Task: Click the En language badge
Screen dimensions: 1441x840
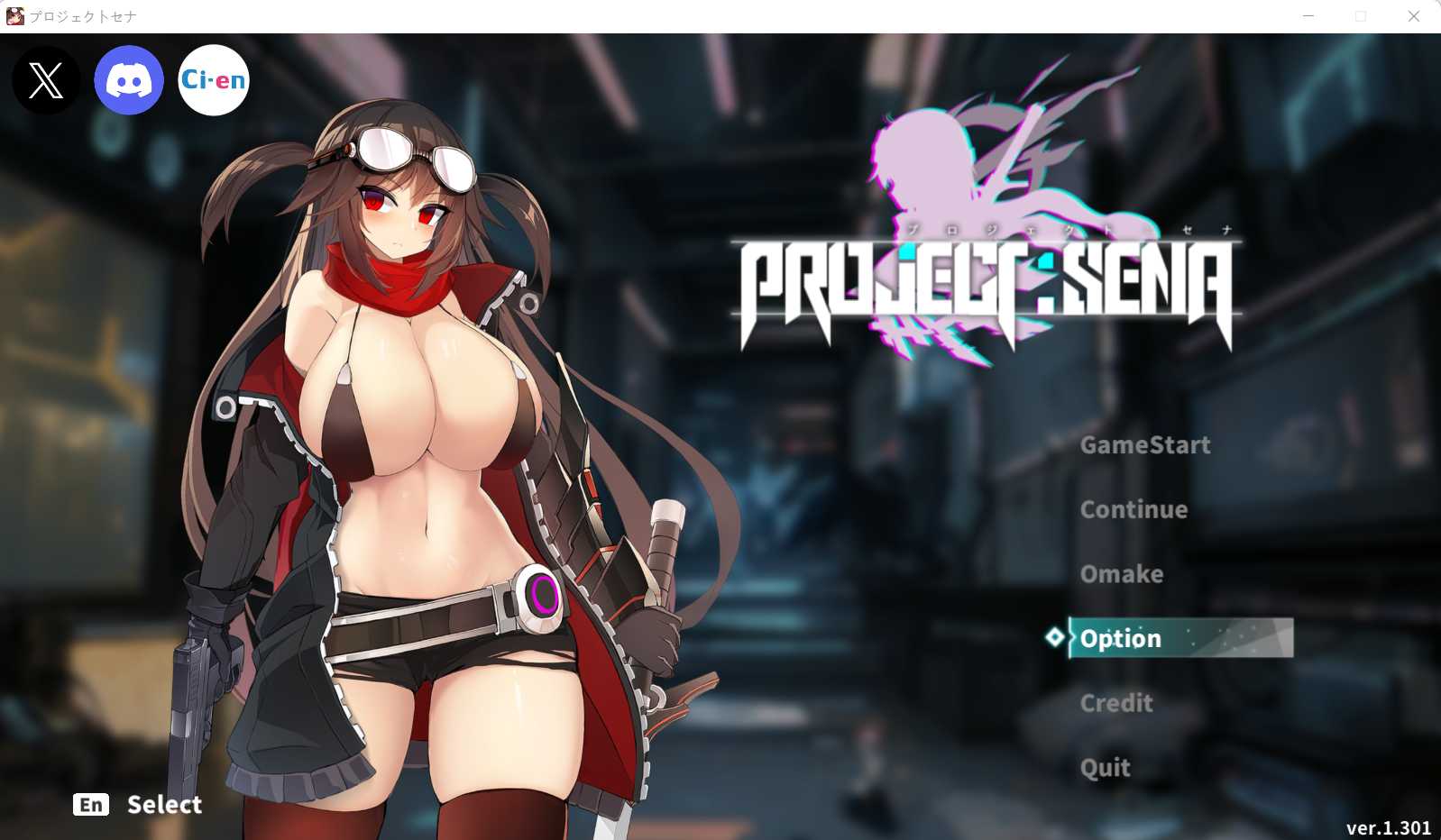Action: coord(90,804)
